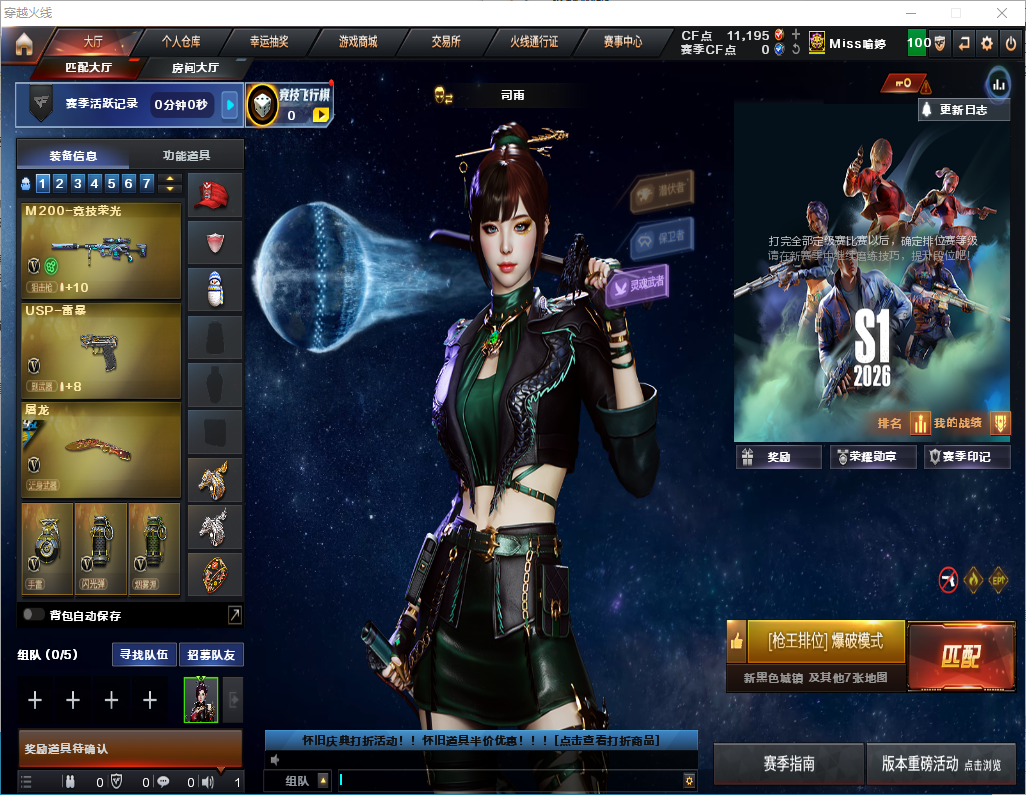
Task: Open settings via the gear icon
Action: [x=987, y=43]
